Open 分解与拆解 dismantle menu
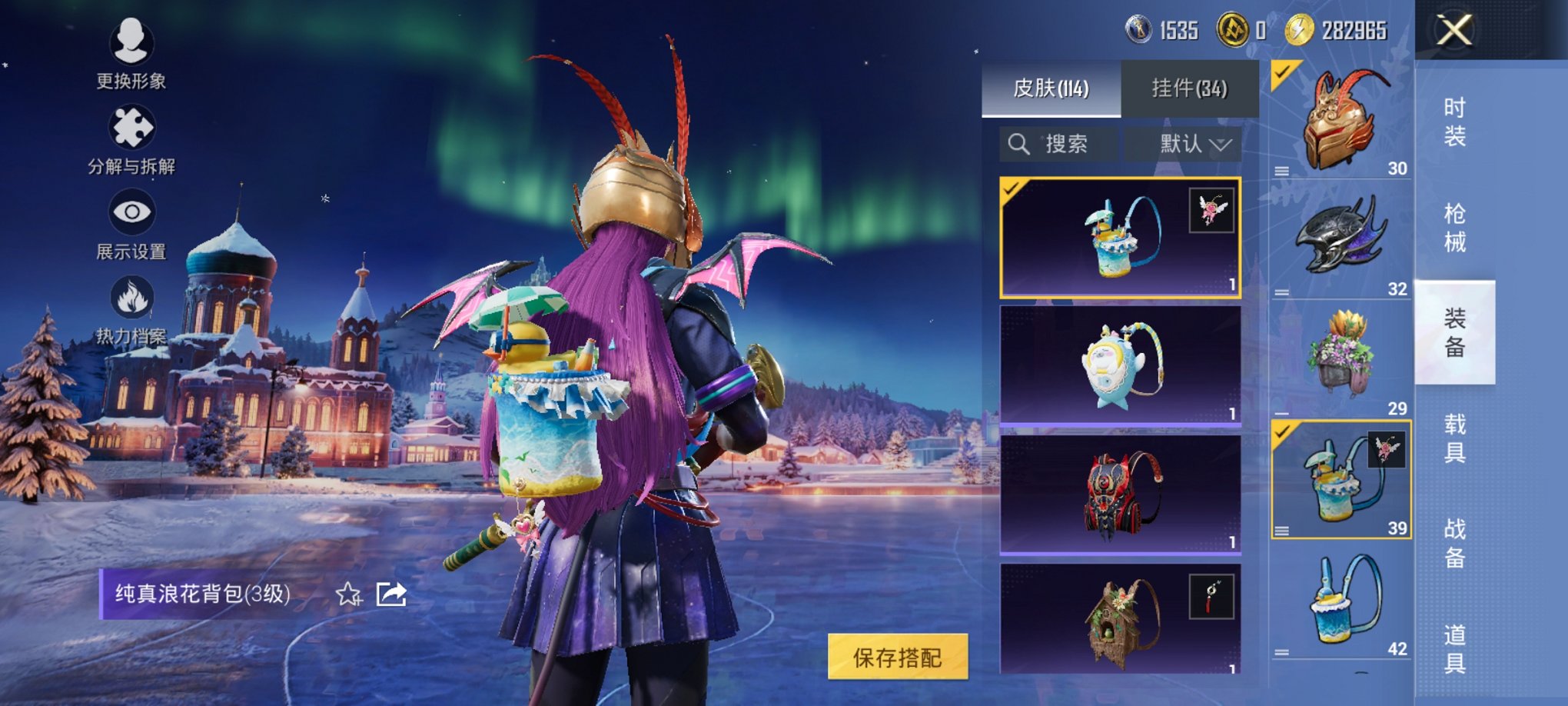 131,138
